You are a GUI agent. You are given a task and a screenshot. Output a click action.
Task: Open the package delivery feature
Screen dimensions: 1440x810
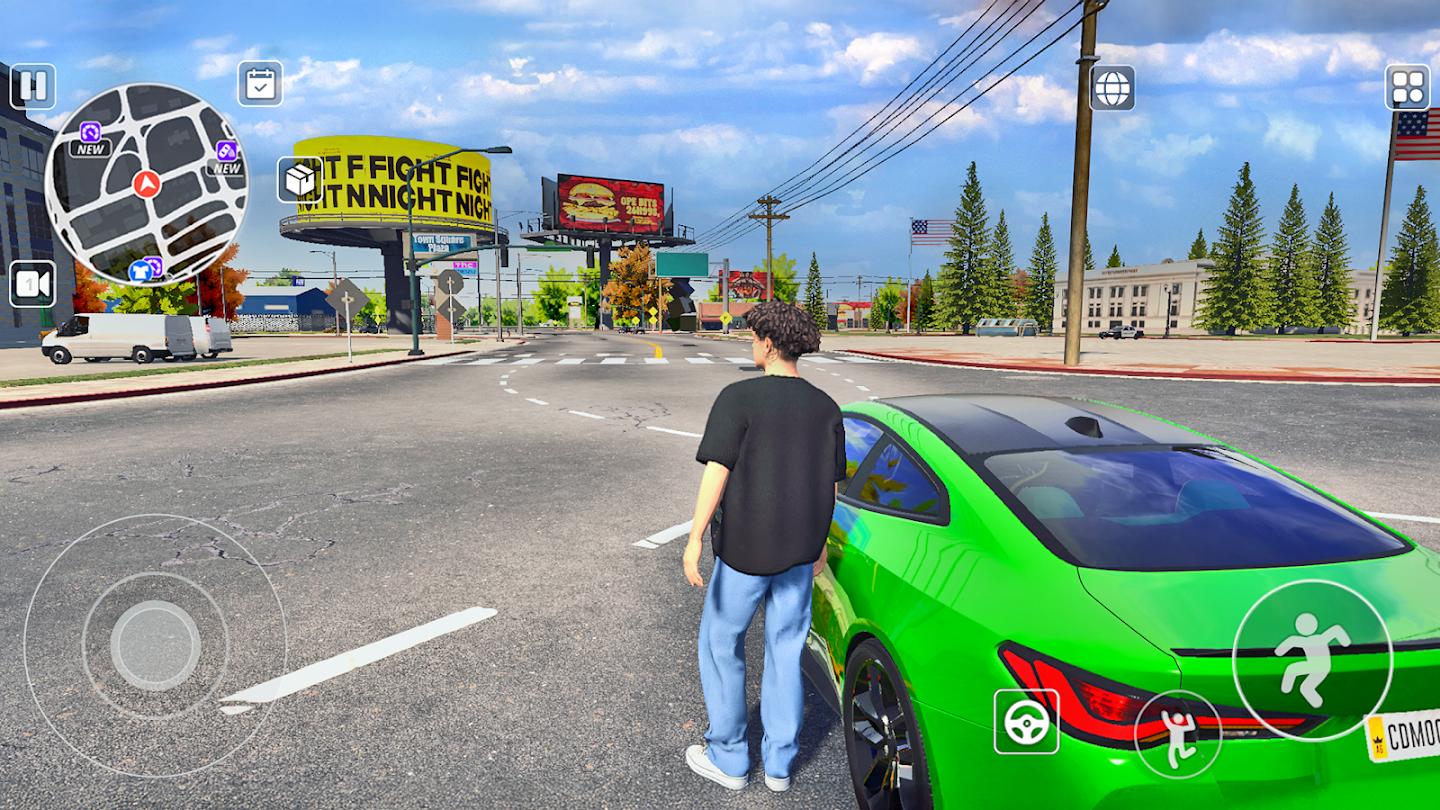coord(298,177)
